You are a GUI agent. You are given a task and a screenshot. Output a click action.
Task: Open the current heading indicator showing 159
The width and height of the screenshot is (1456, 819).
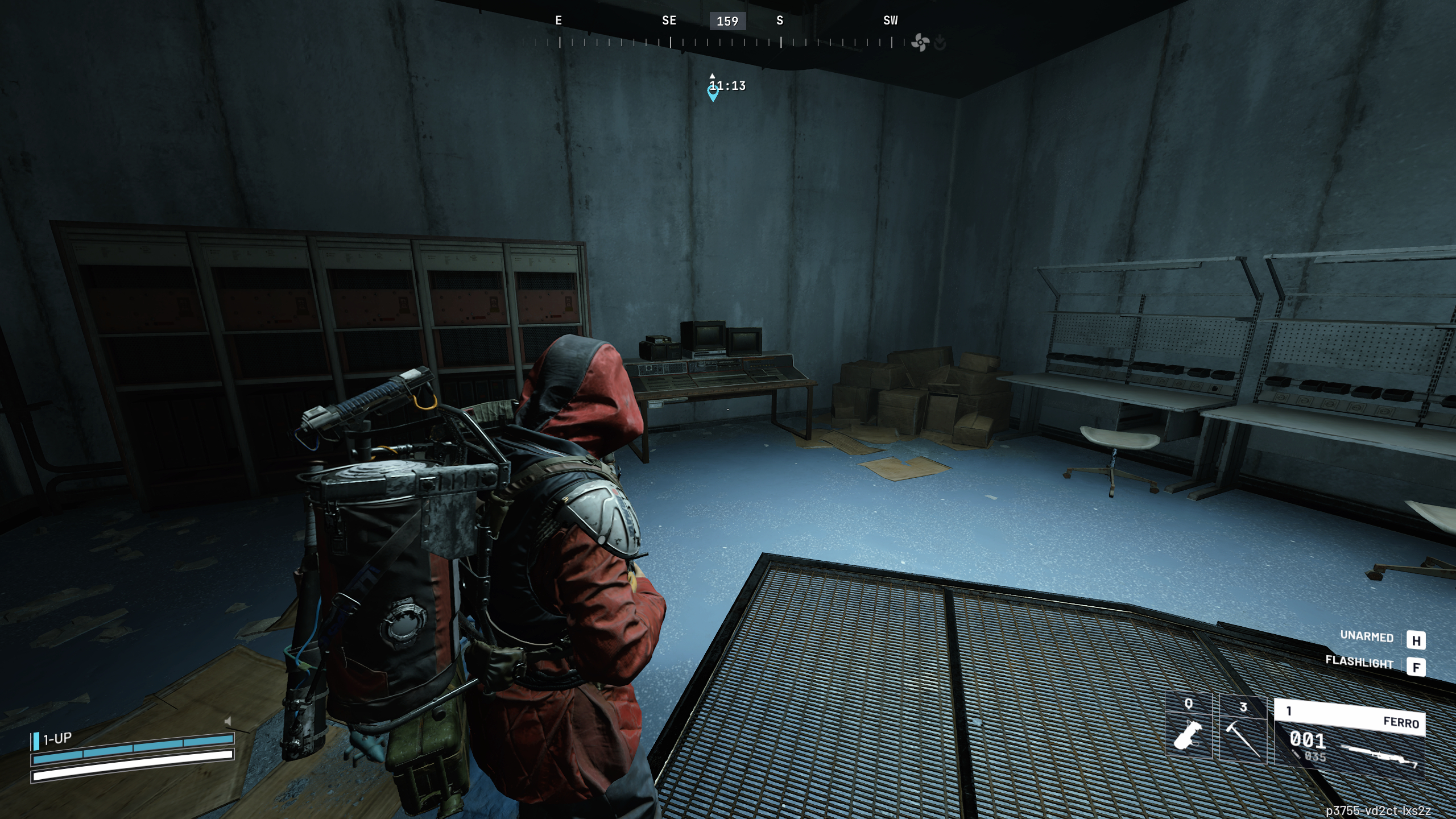[x=728, y=22]
